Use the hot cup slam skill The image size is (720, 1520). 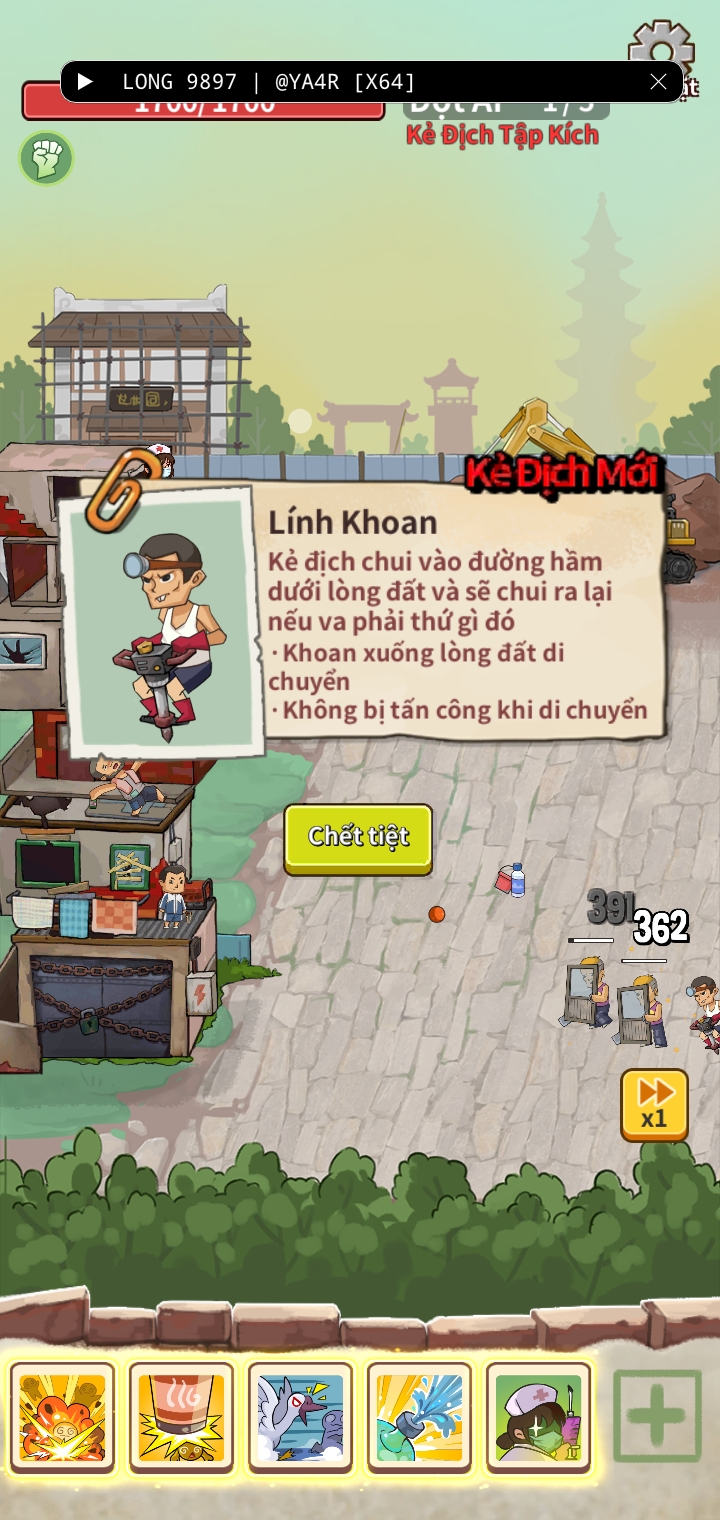click(x=181, y=1416)
